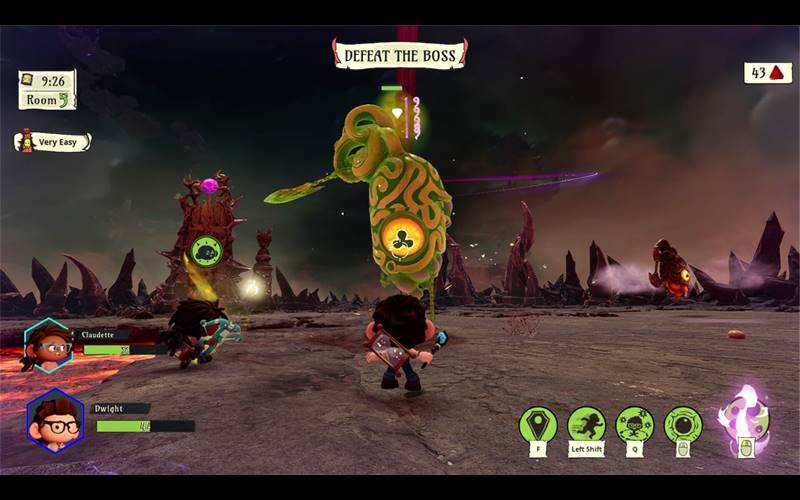Viewport: 800px width, 500px height.
Task: Trigger the running dash ability
Action: pyautogui.click(x=587, y=425)
